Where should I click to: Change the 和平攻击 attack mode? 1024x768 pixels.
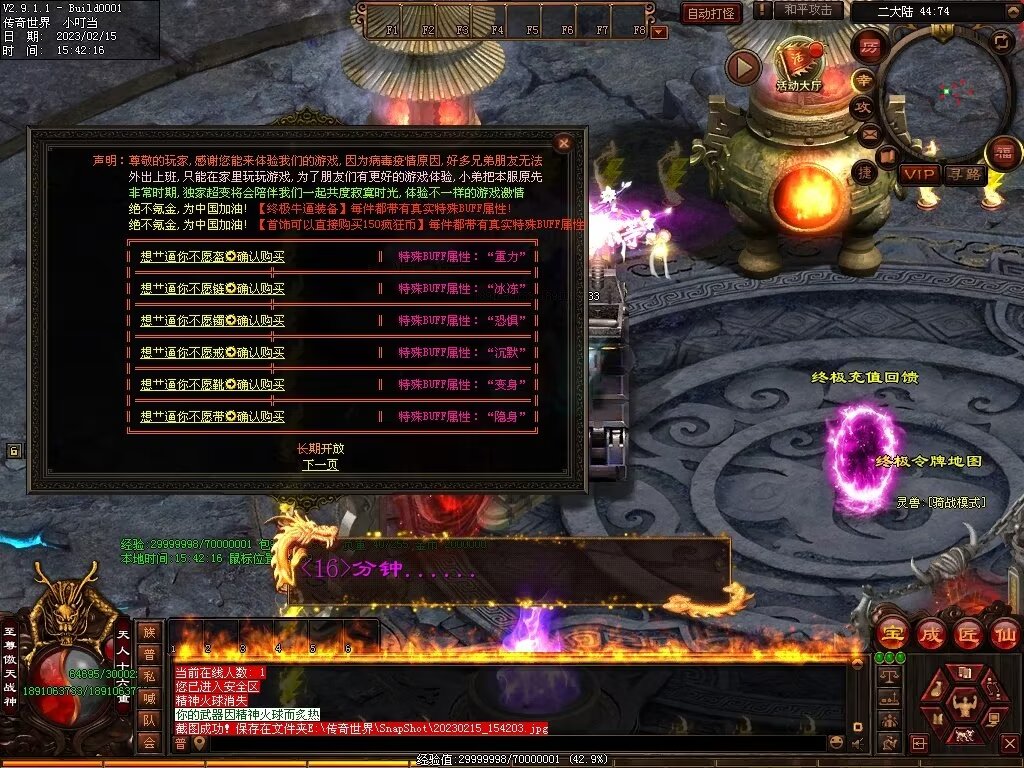click(807, 10)
